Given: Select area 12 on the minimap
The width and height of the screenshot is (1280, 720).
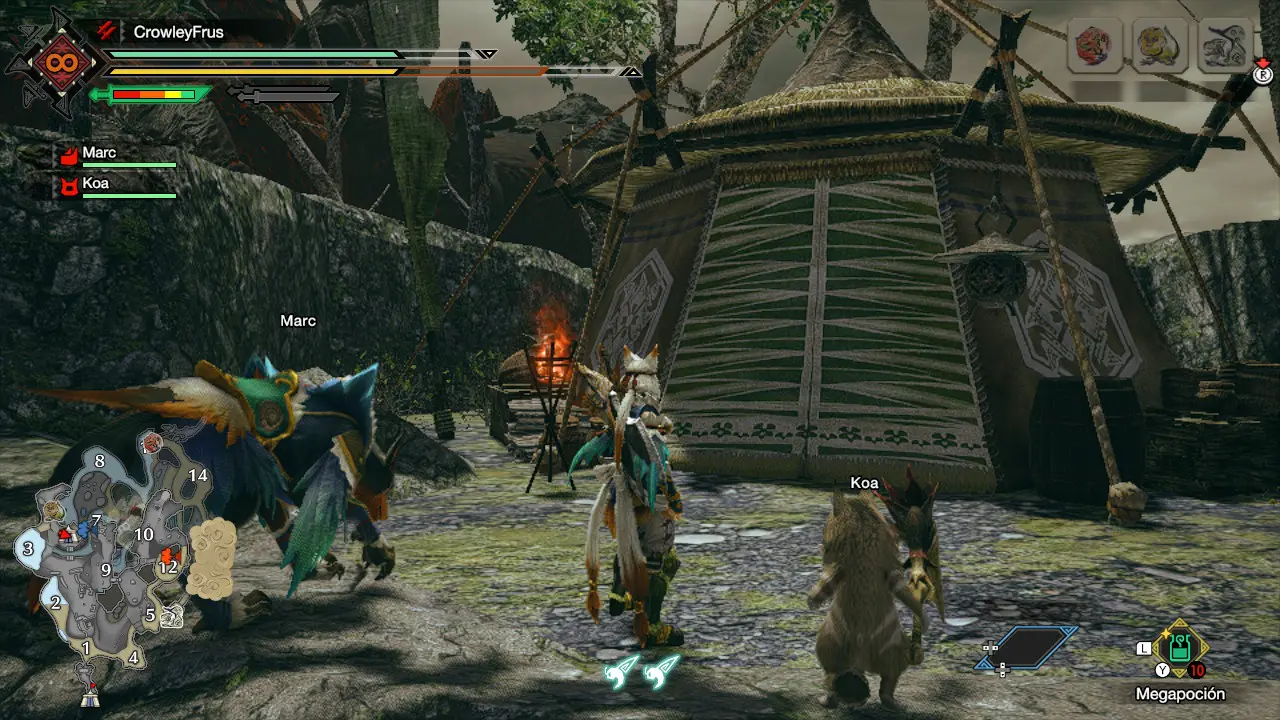Looking at the screenshot, I should [x=168, y=566].
